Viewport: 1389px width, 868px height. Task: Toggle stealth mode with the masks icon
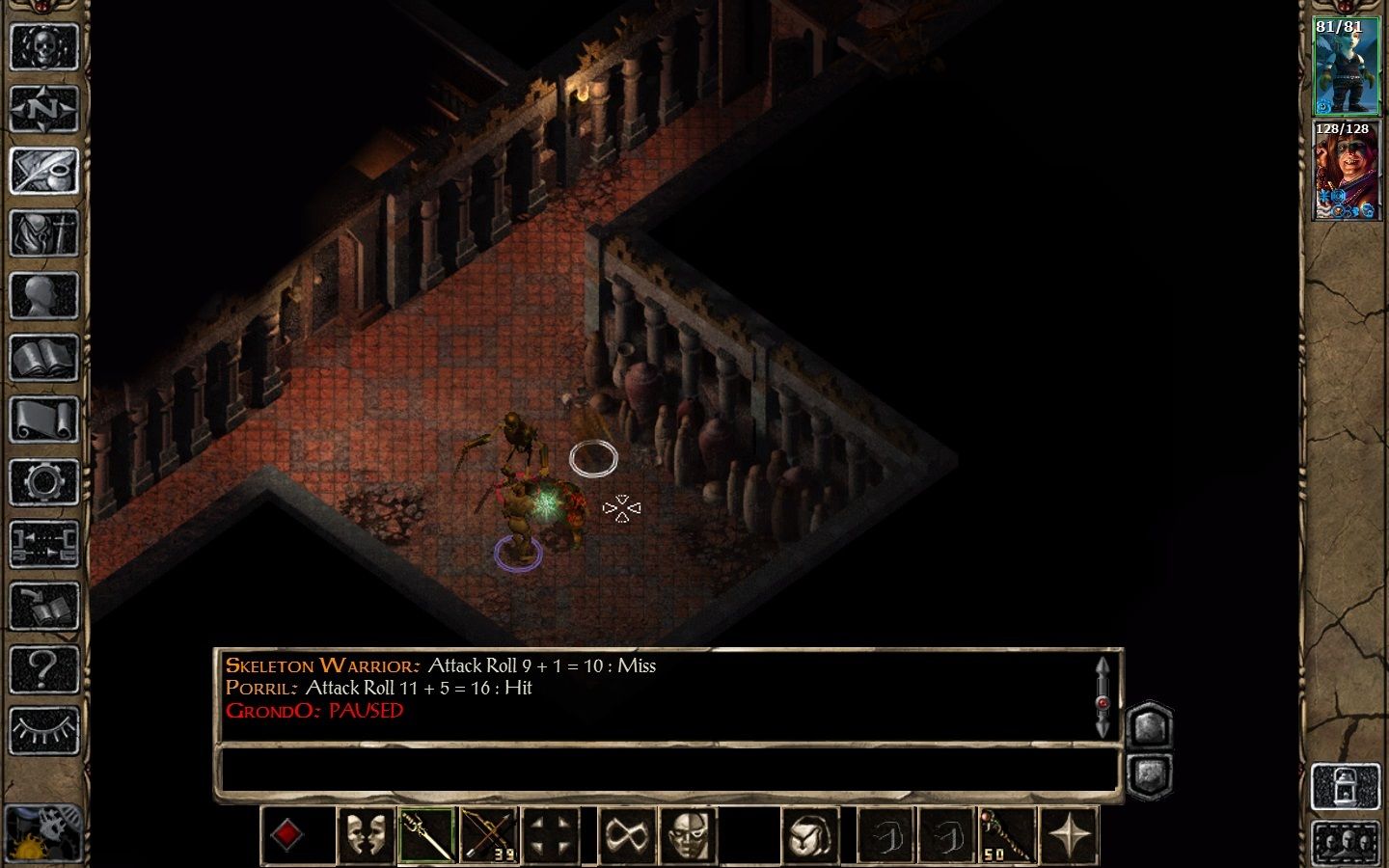365,835
